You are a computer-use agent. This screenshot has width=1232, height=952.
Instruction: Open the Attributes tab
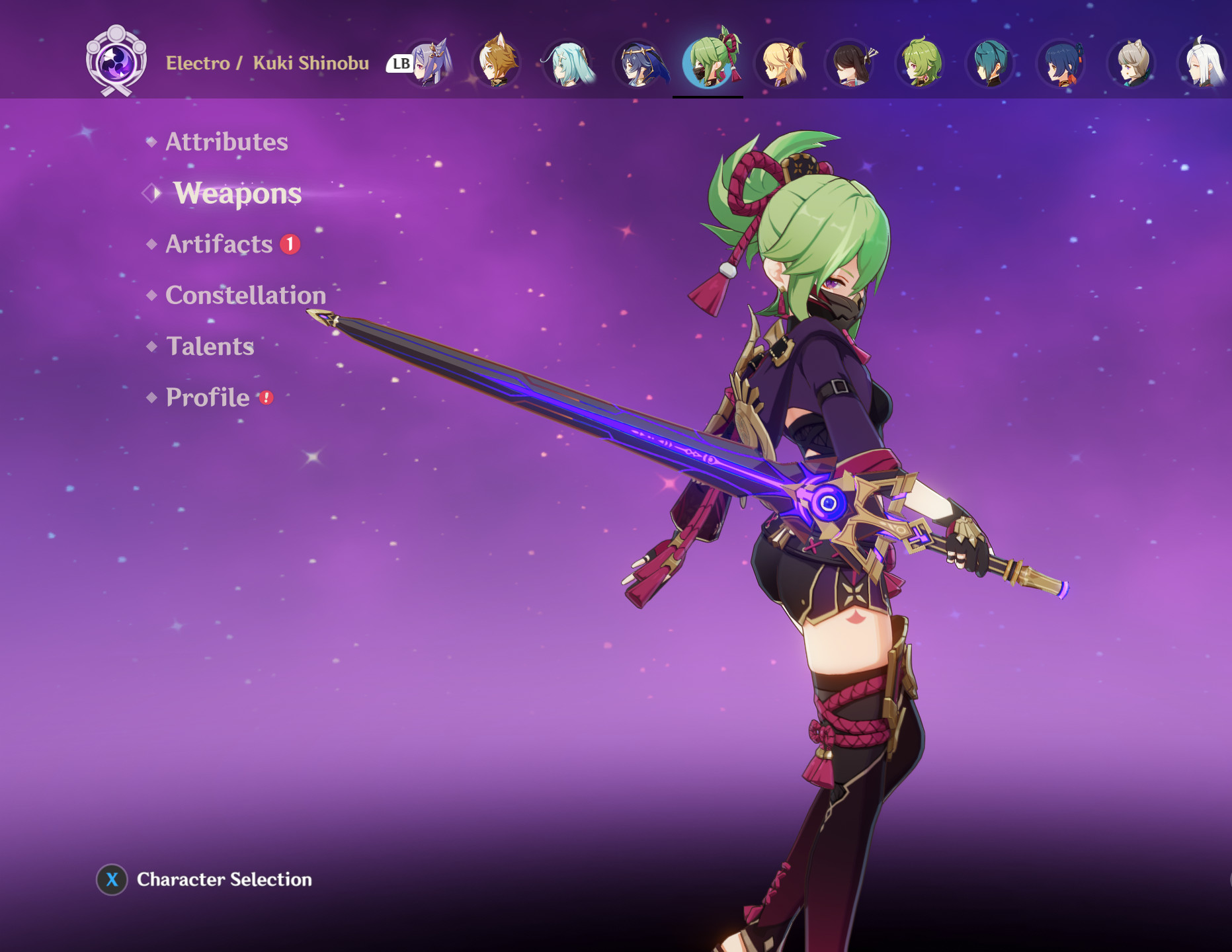point(226,141)
